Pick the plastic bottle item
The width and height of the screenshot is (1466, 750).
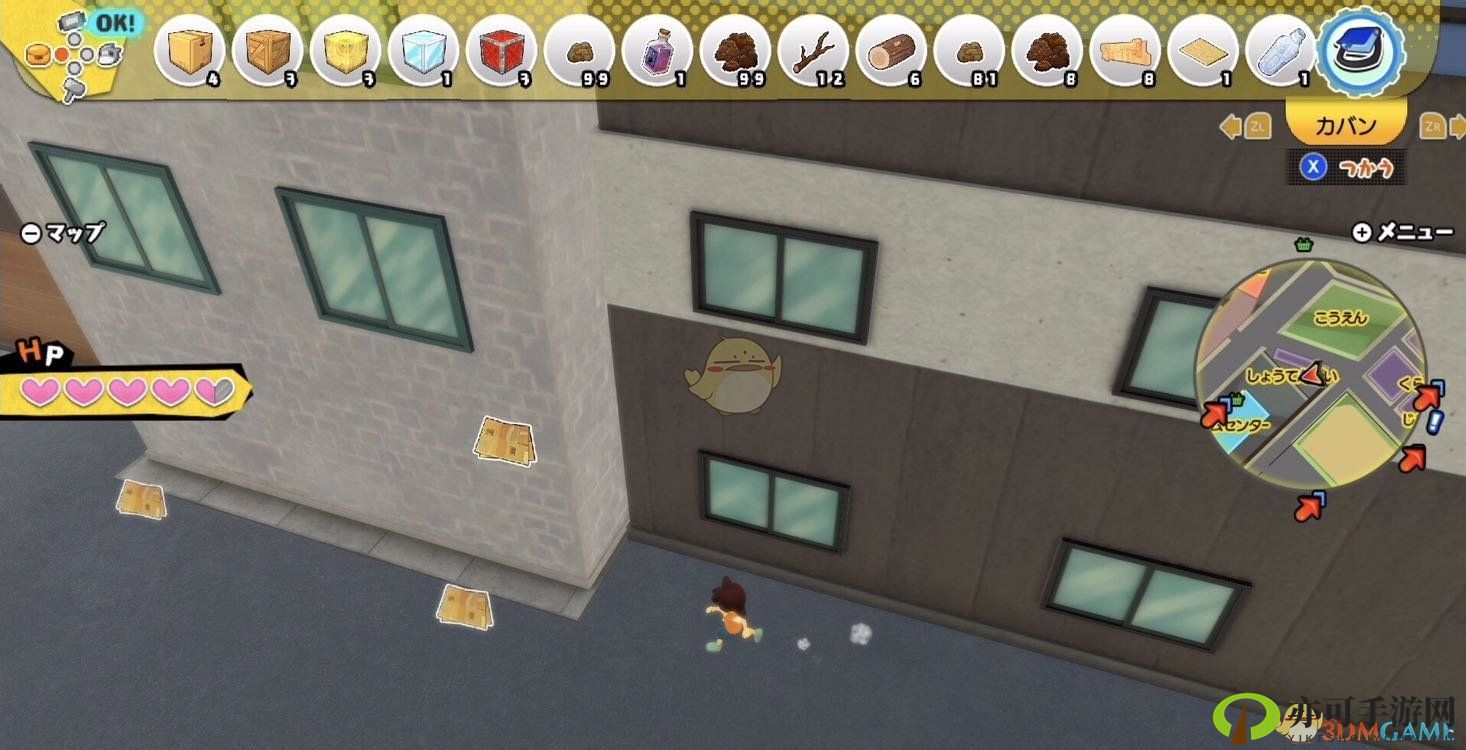[1281, 50]
